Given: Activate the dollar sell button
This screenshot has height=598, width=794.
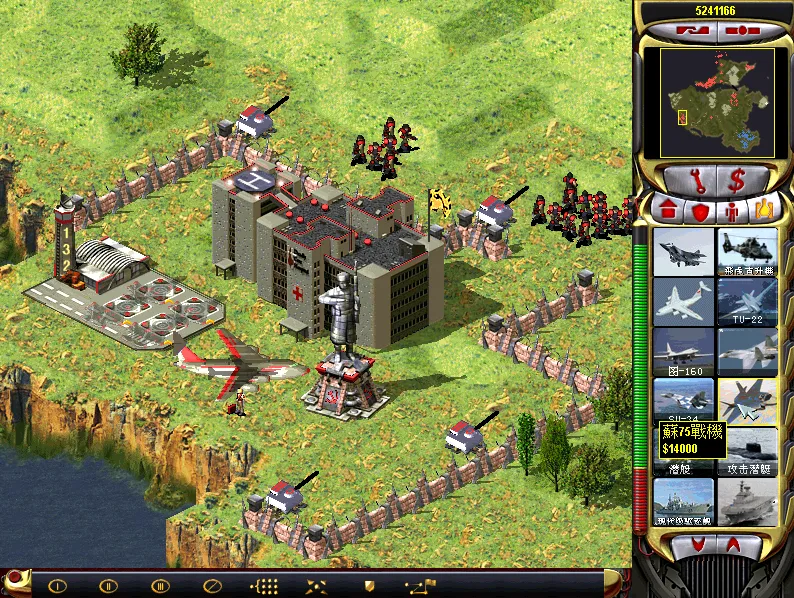Looking at the screenshot, I should [738, 181].
